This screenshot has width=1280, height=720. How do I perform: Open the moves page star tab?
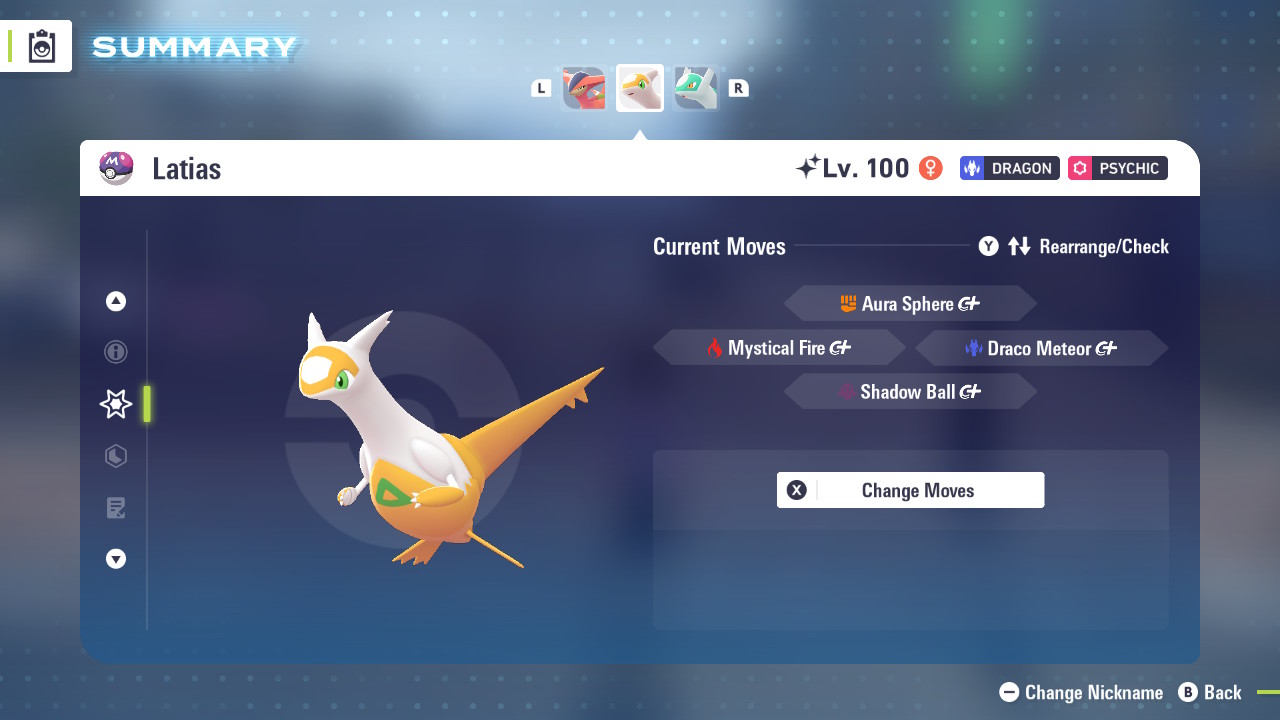pyautogui.click(x=116, y=404)
